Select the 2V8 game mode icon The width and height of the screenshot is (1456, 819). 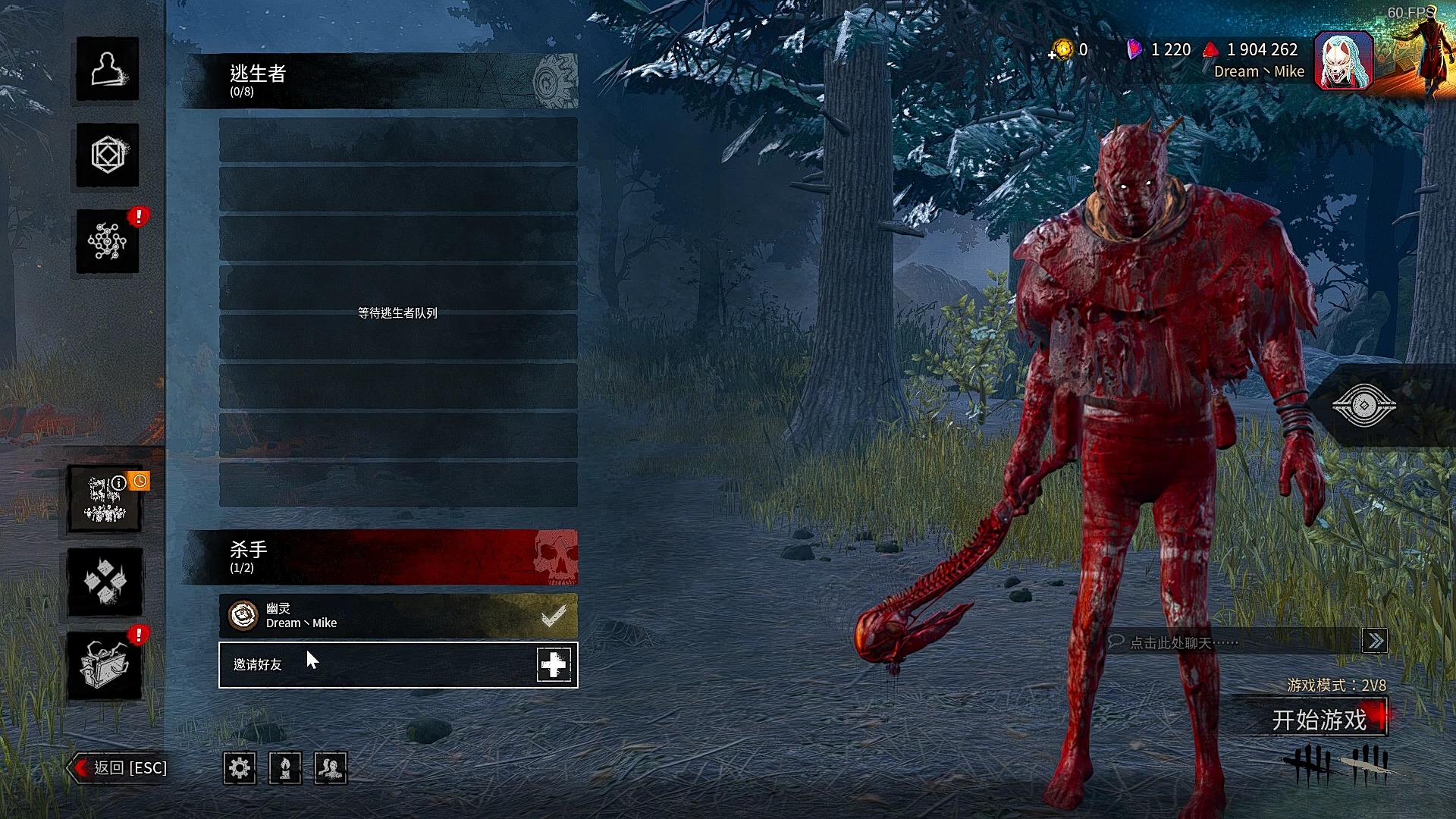(105, 499)
